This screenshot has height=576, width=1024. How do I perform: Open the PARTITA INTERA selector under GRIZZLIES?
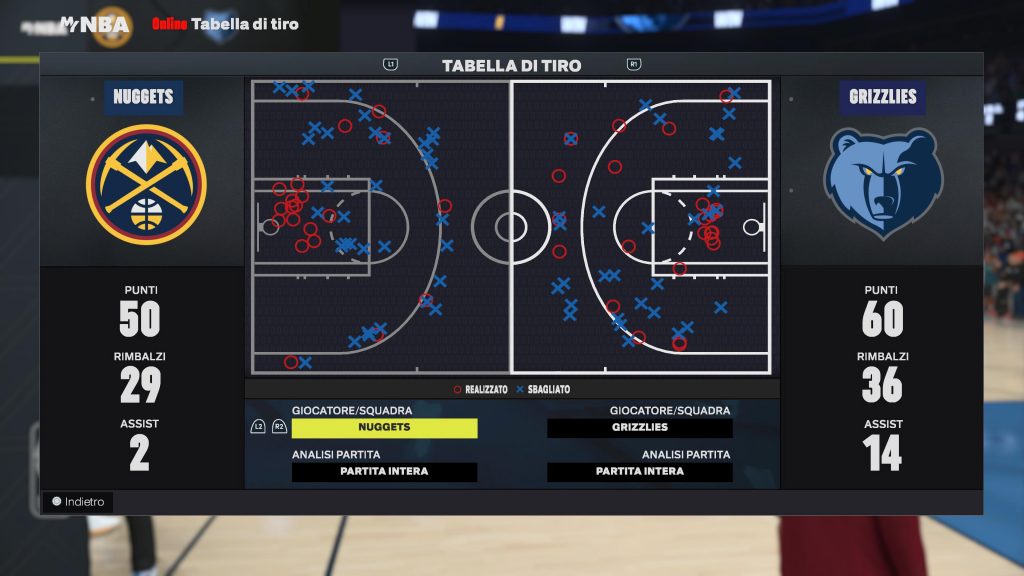tap(640, 472)
